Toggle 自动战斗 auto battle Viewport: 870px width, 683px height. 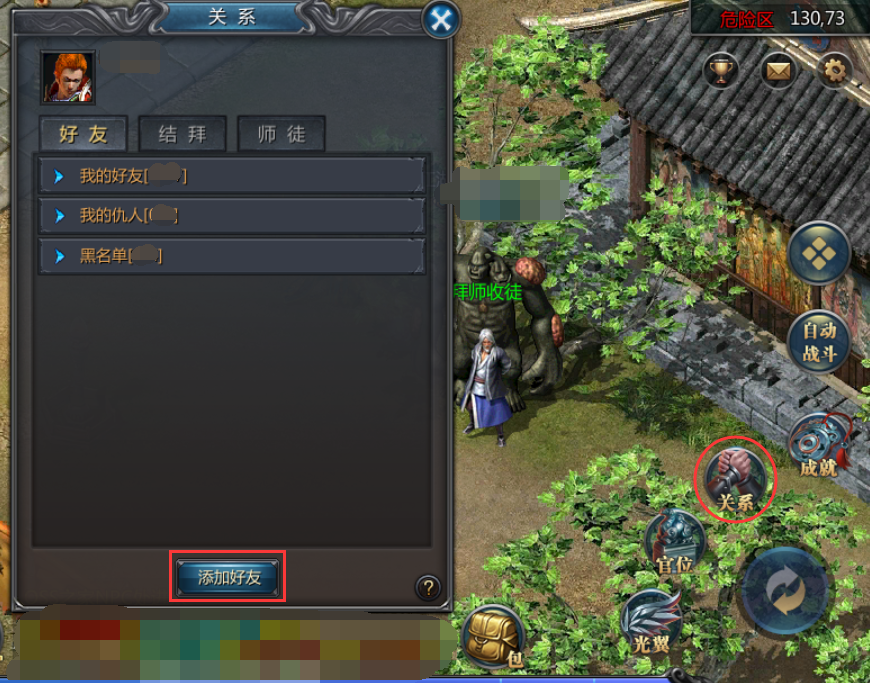819,341
